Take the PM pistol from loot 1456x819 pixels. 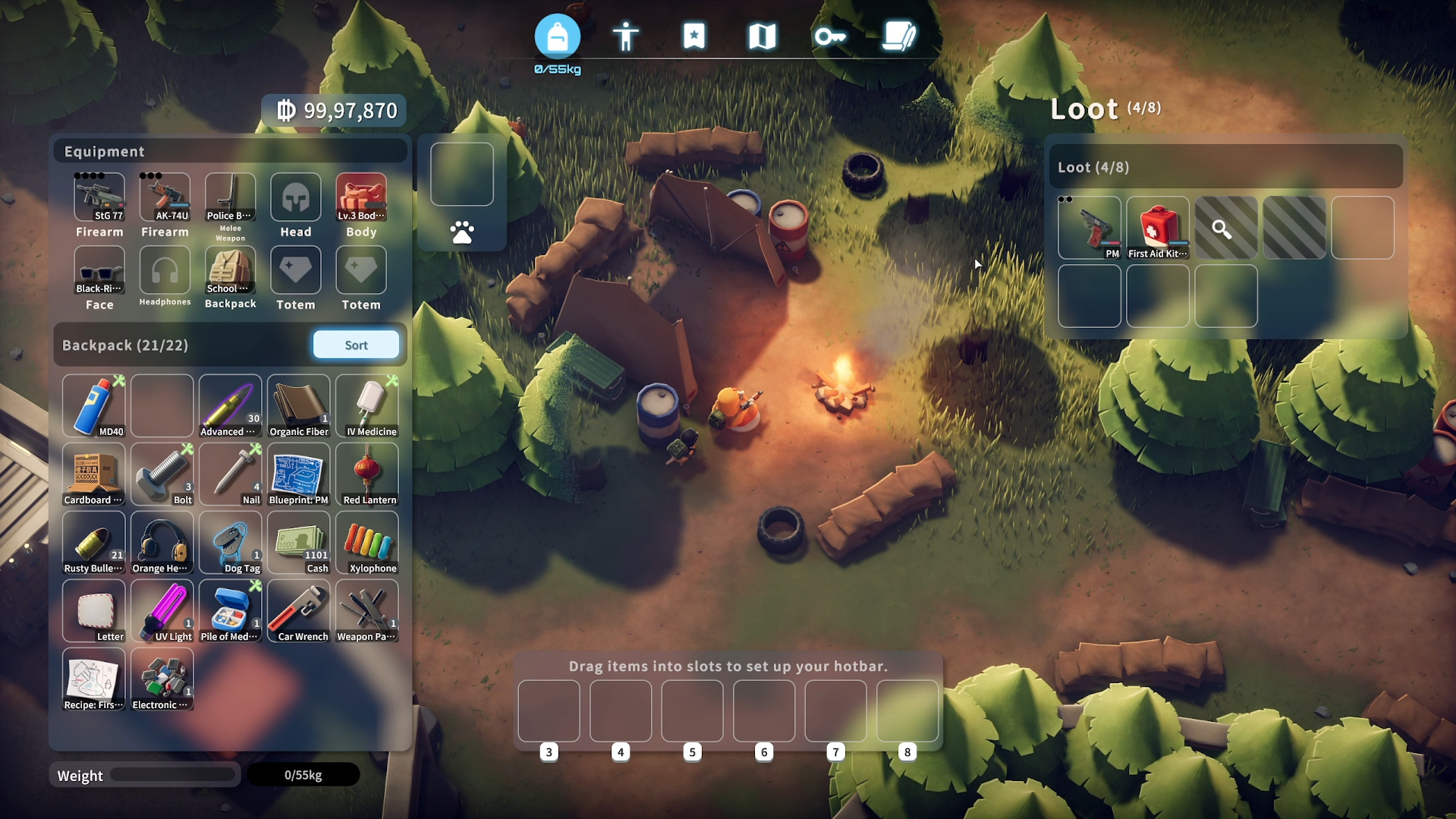1089,228
